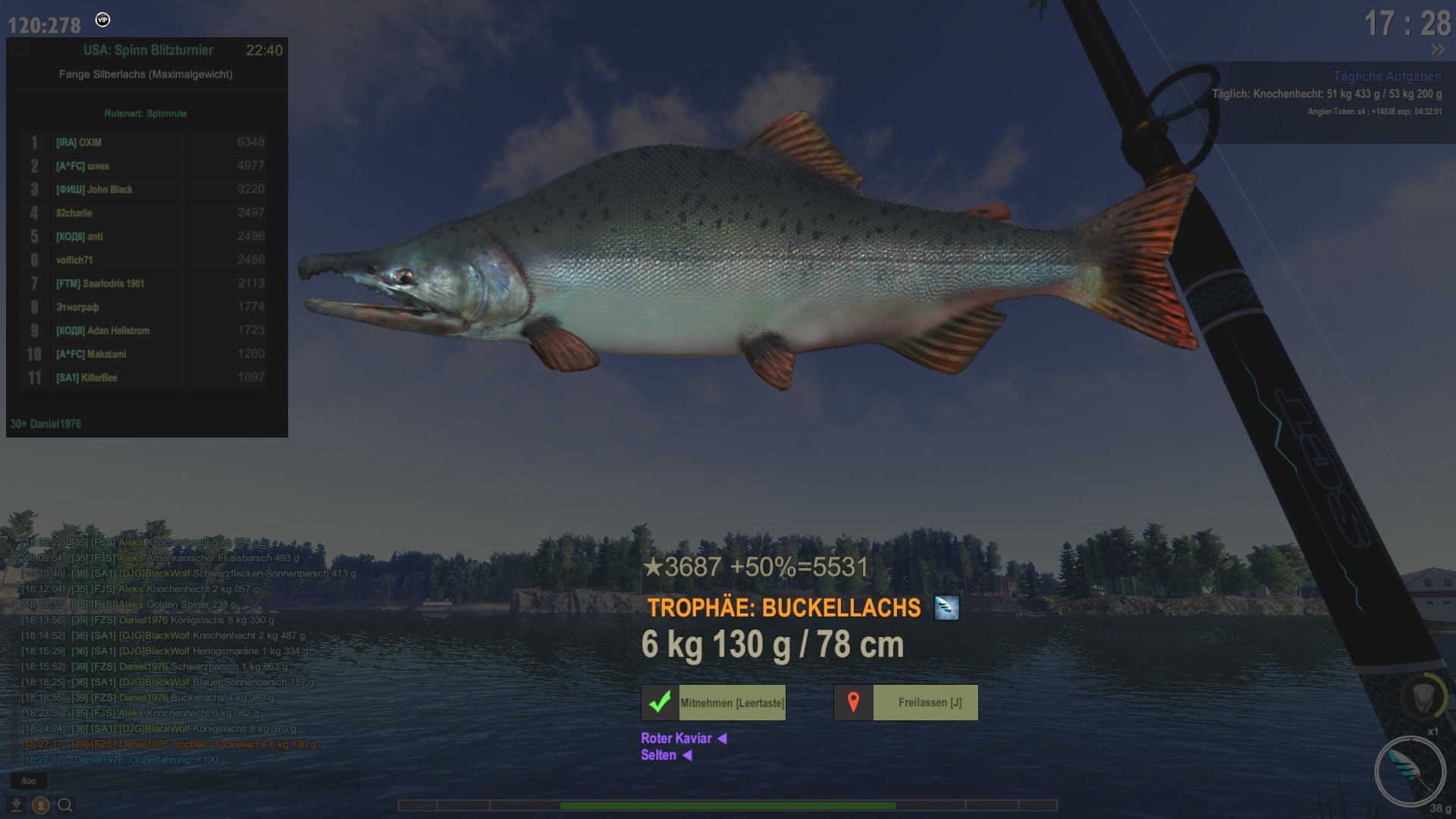Click the chat download arrow icon
Viewport: 1456px width, 819px height.
point(16,805)
